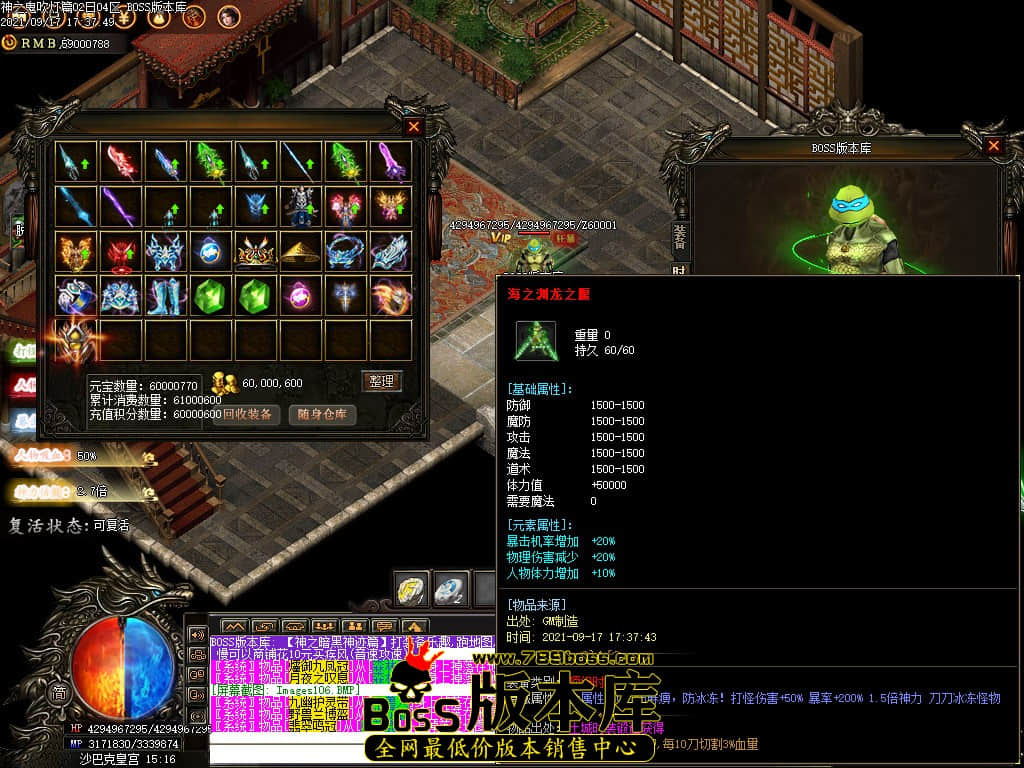Select the blue round medal item
This screenshot has height=768, width=1024.
[211, 251]
